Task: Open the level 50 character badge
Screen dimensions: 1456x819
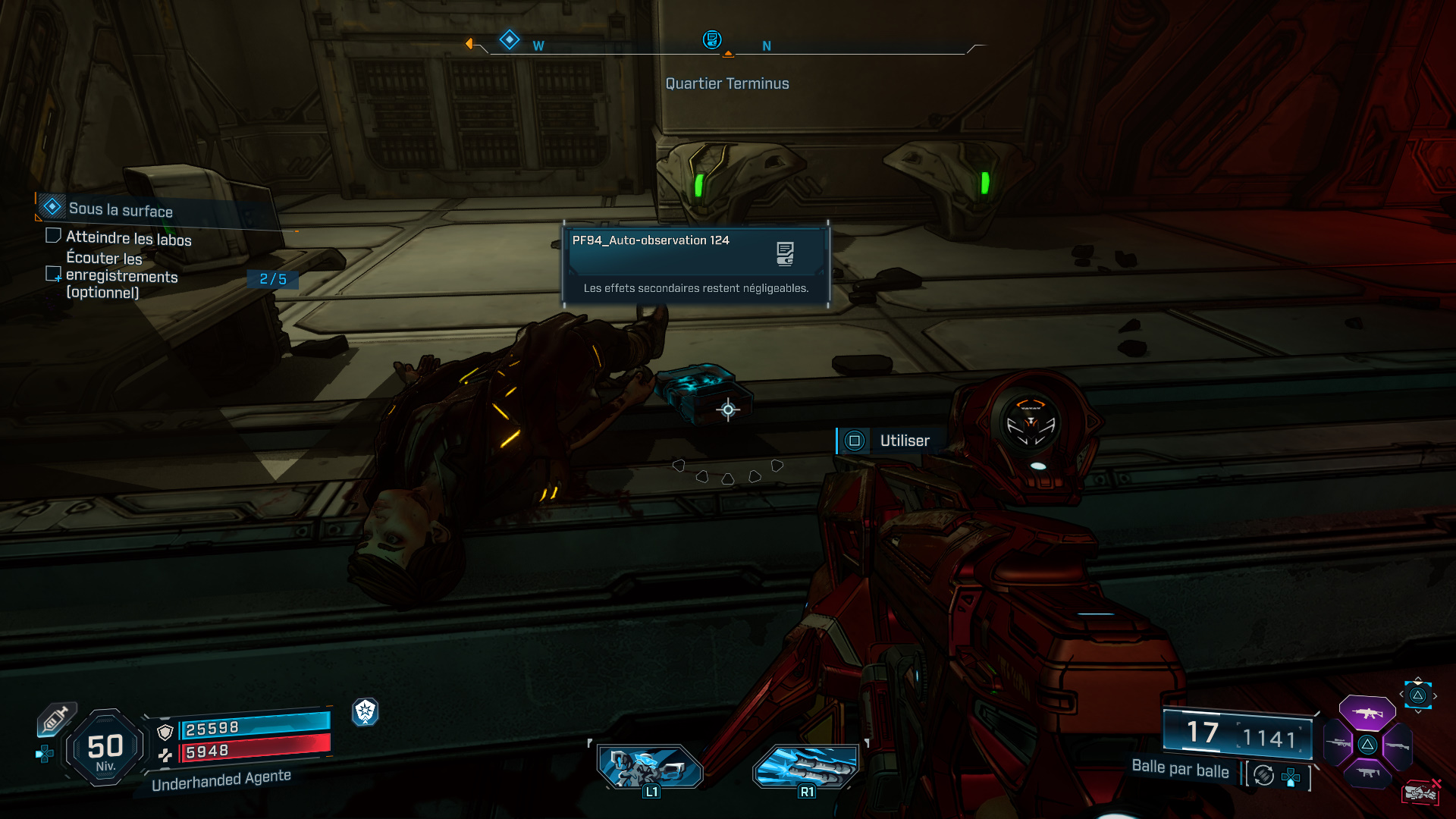Action: 105,748
